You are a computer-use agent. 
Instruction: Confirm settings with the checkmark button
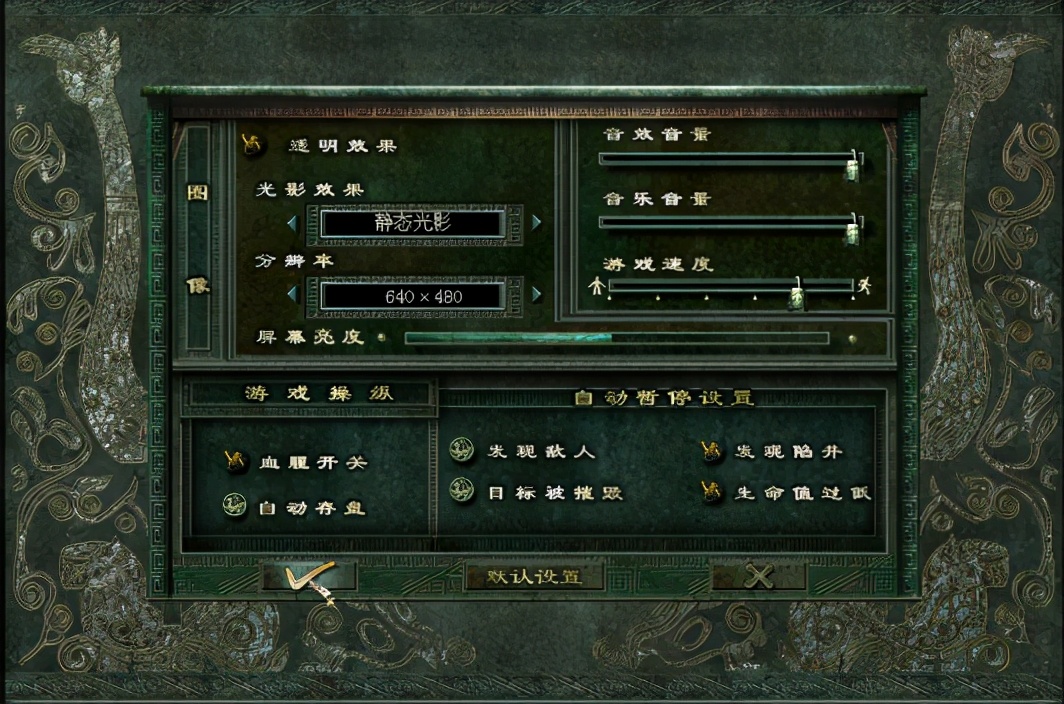pos(308,576)
